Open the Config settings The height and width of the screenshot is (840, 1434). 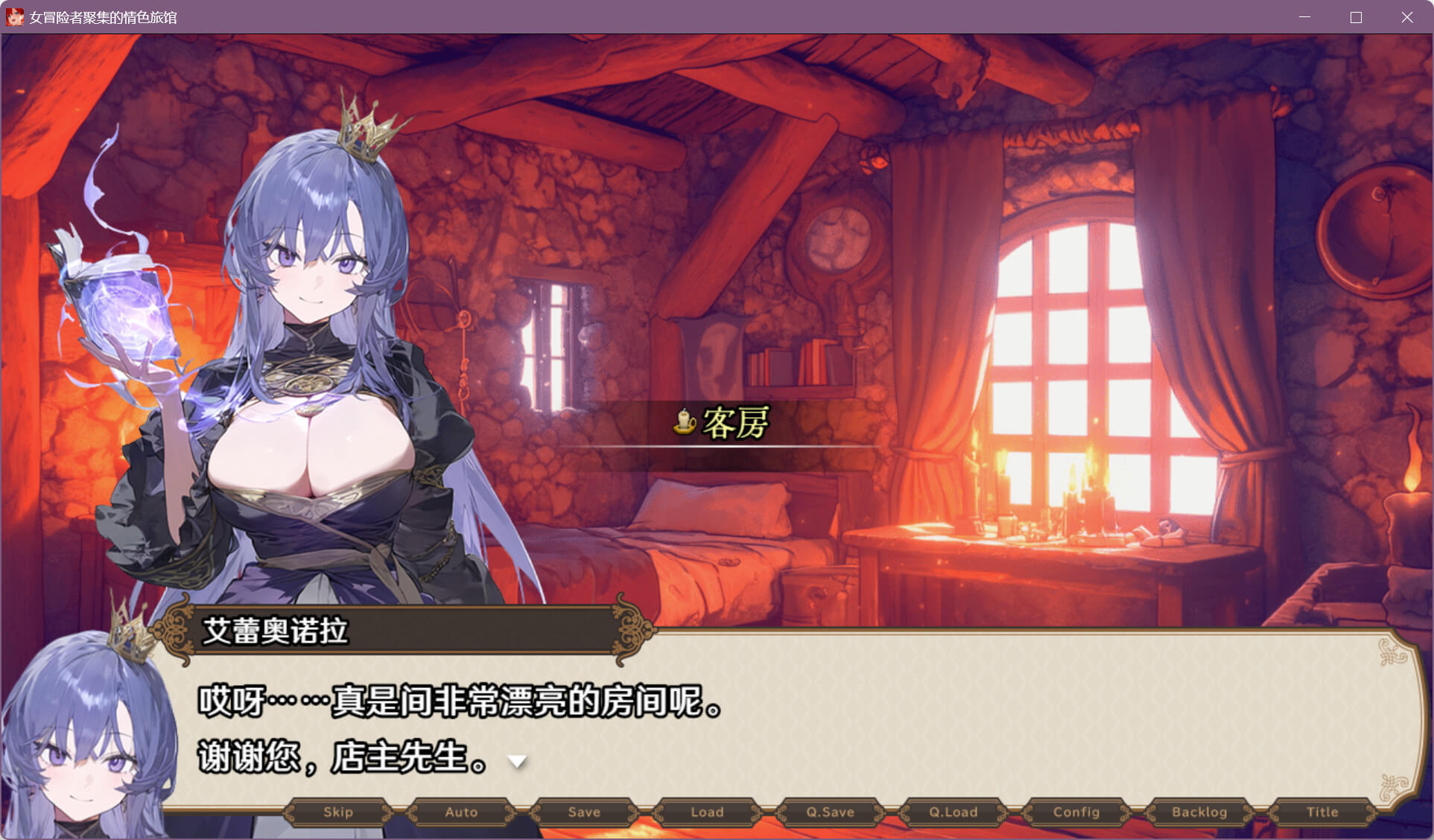pos(1076,812)
